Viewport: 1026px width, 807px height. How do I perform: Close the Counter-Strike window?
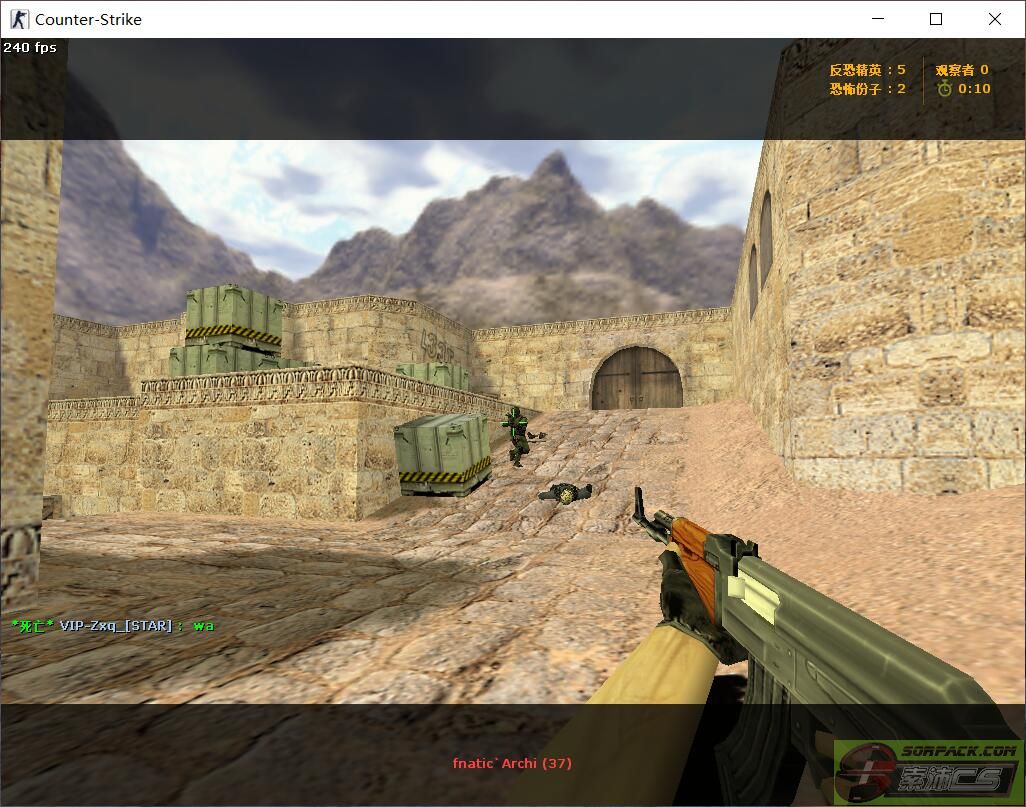(x=994, y=19)
